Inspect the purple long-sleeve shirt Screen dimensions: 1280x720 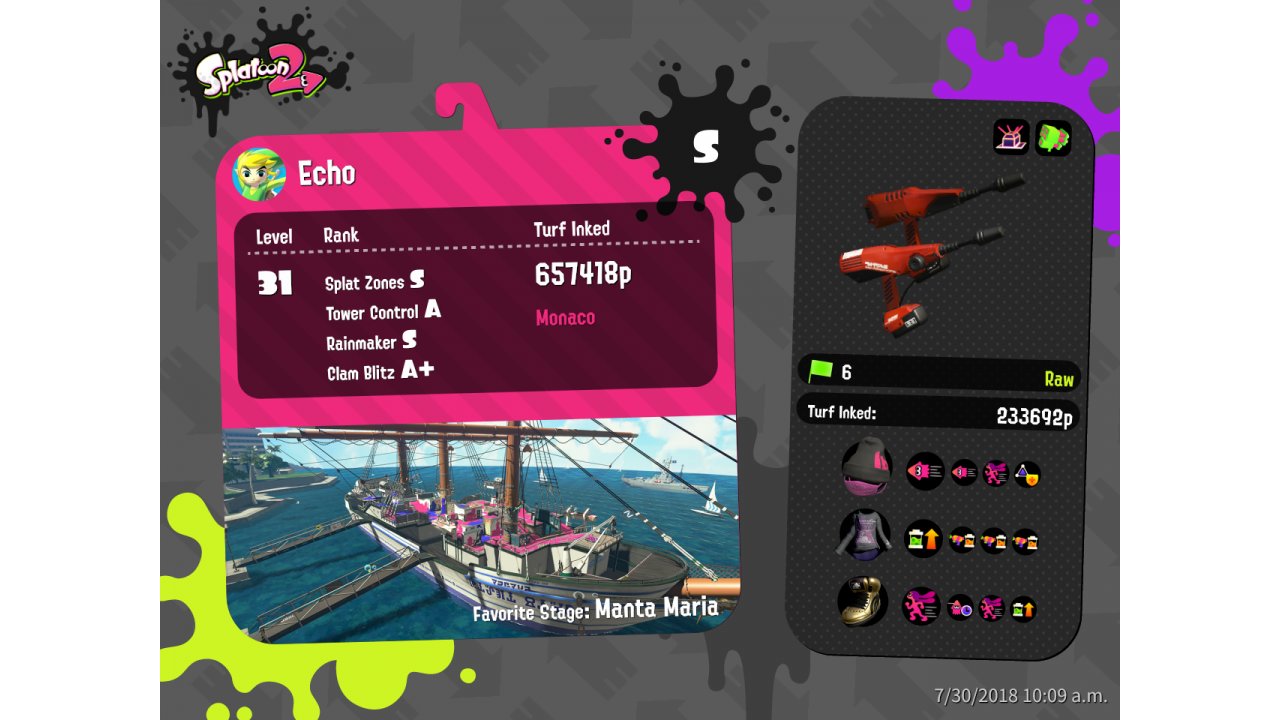tap(864, 534)
